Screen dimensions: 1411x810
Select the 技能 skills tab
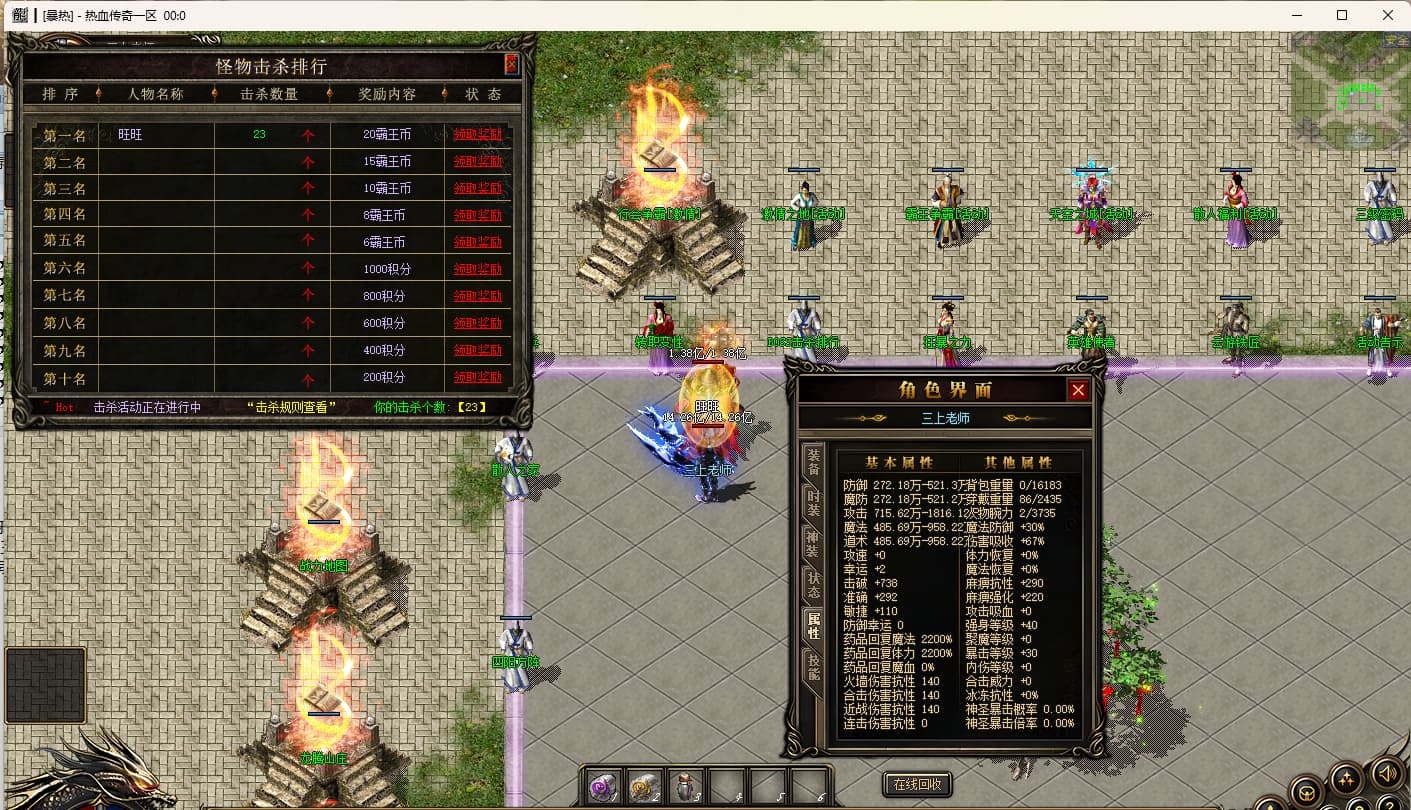tap(814, 667)
